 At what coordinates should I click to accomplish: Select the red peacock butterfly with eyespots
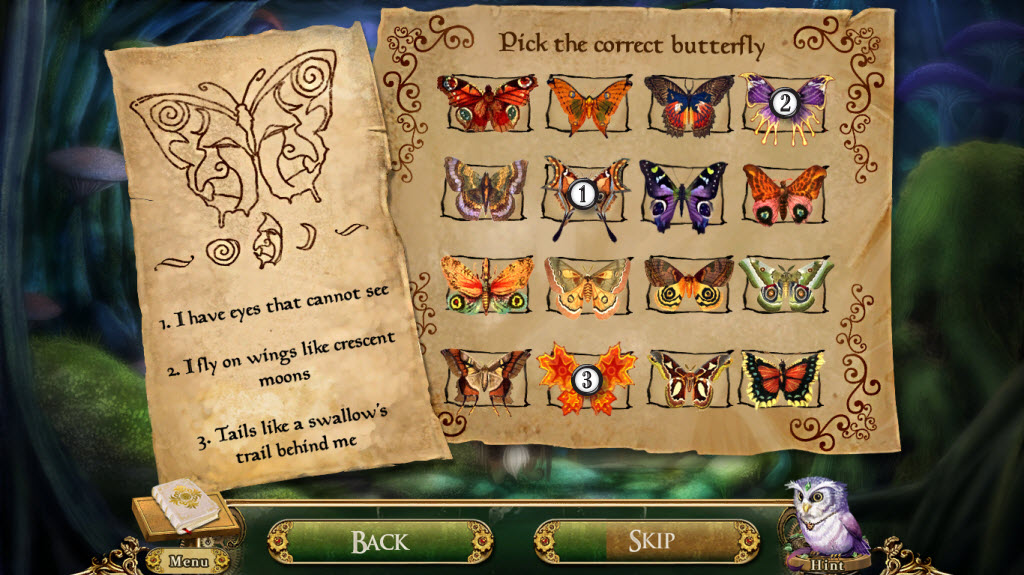(x=487, y=103)
